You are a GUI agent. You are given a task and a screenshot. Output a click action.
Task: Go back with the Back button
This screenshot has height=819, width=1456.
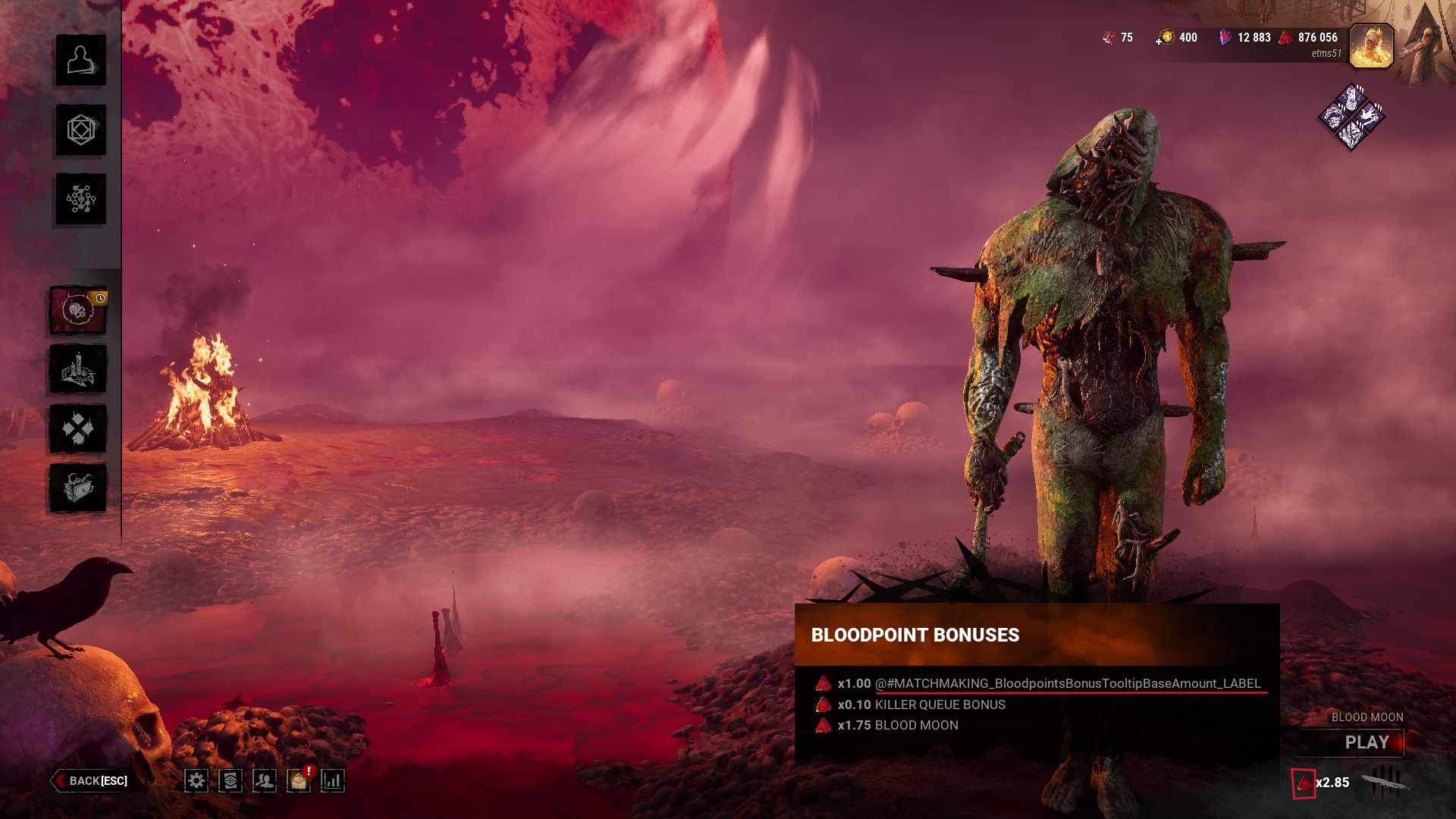[x=91, y=780]
